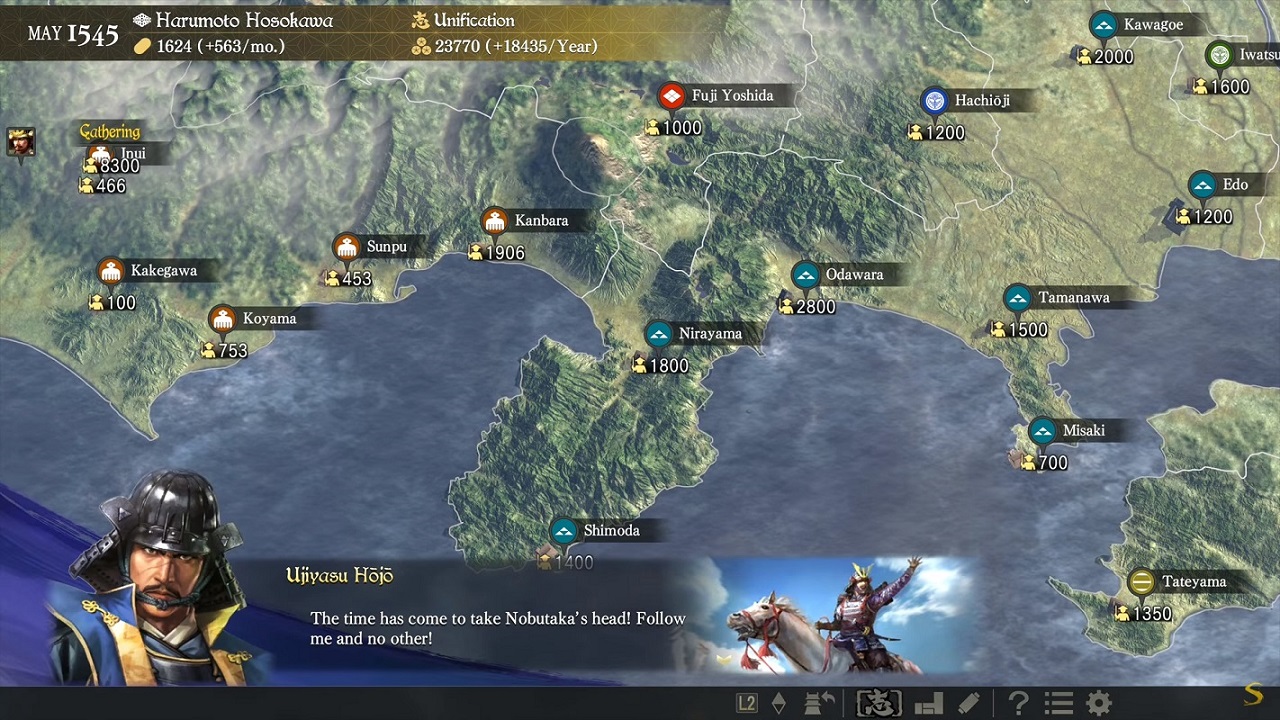Click the Unification goal label
Image resolution: width=1280 pixels, height=720 pixels.
475,20
